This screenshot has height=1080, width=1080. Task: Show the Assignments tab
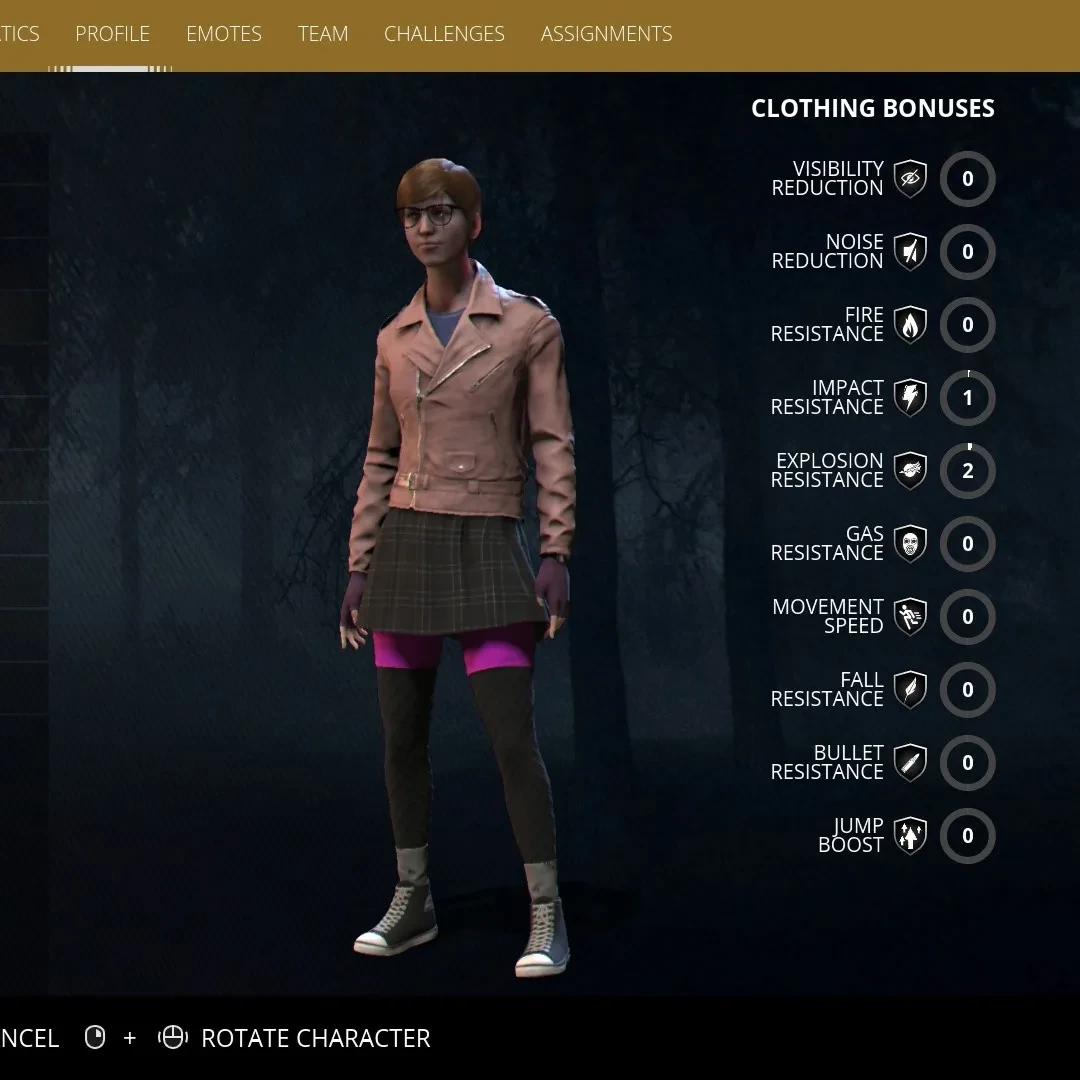pos(606,34)
